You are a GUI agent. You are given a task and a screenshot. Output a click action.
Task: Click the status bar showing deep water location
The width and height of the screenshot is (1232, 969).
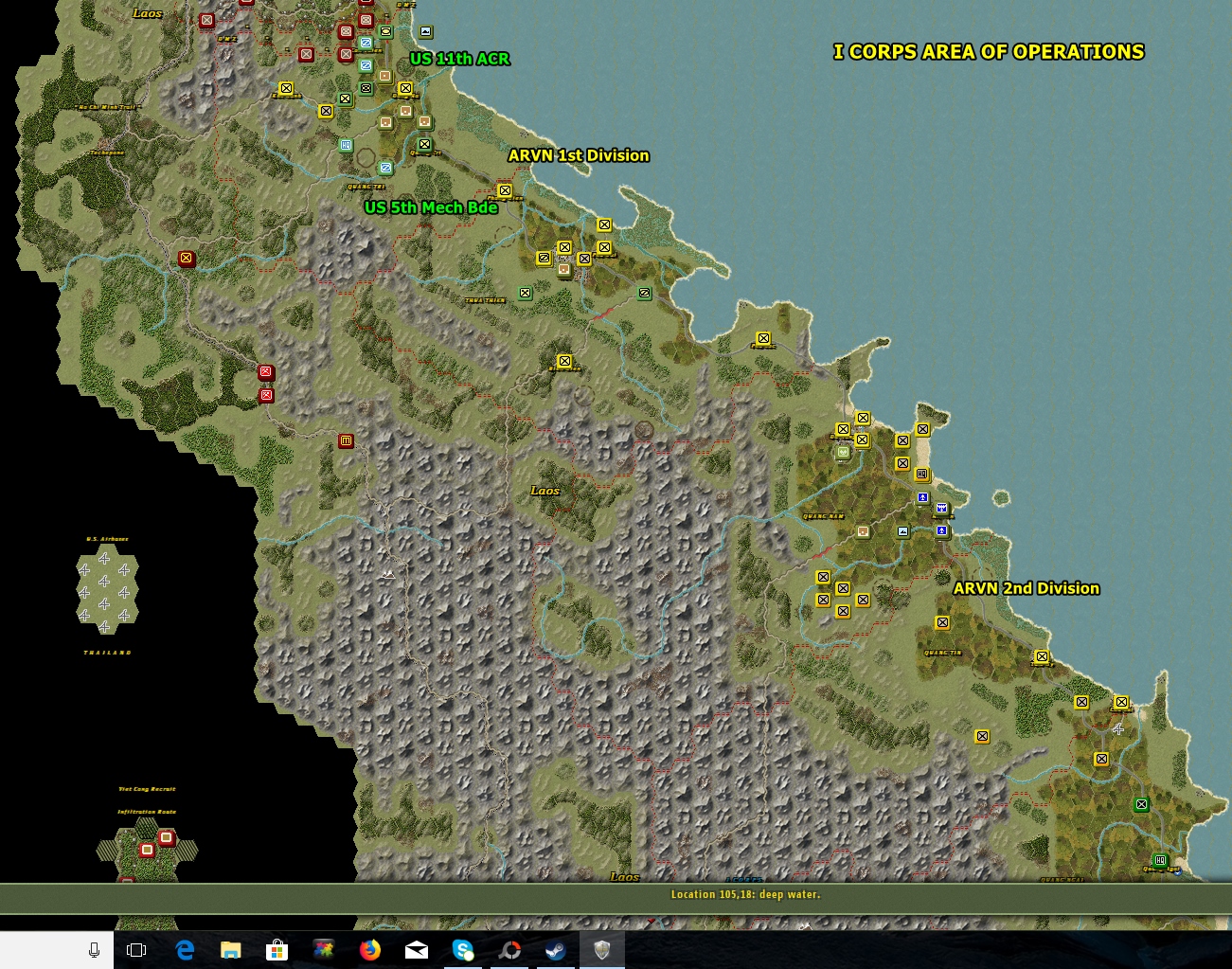click(743, 894)
